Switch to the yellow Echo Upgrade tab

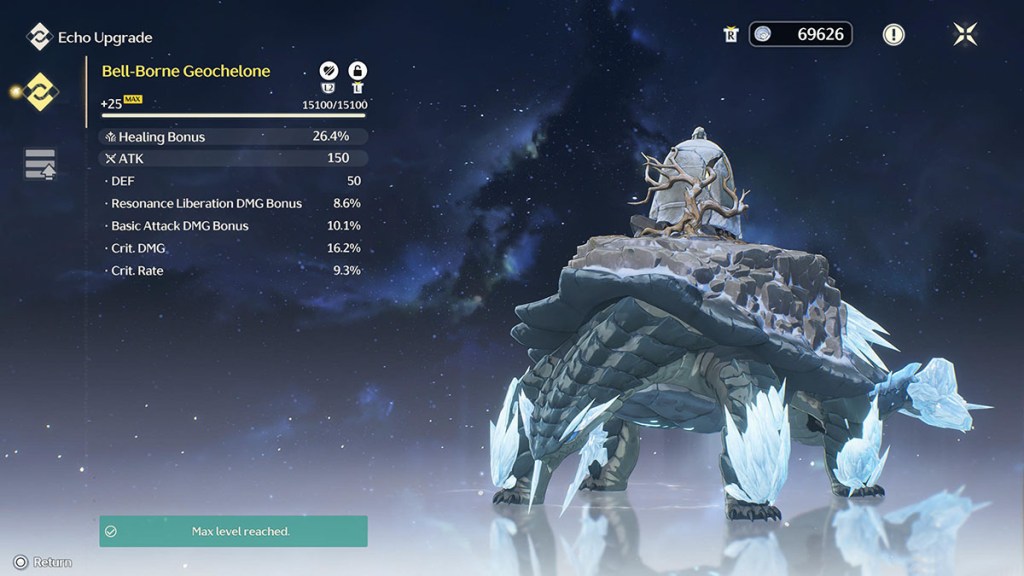(41, 91)
